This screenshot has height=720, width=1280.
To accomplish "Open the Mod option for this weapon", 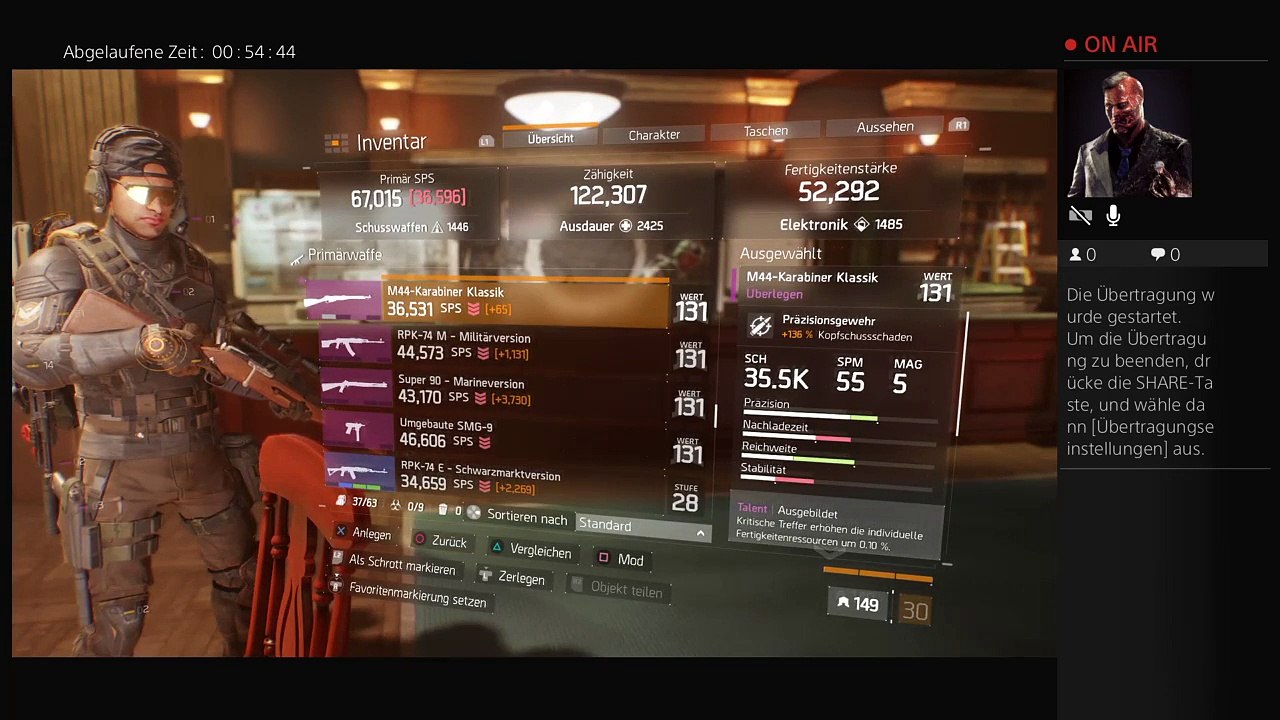I will 630,560.
